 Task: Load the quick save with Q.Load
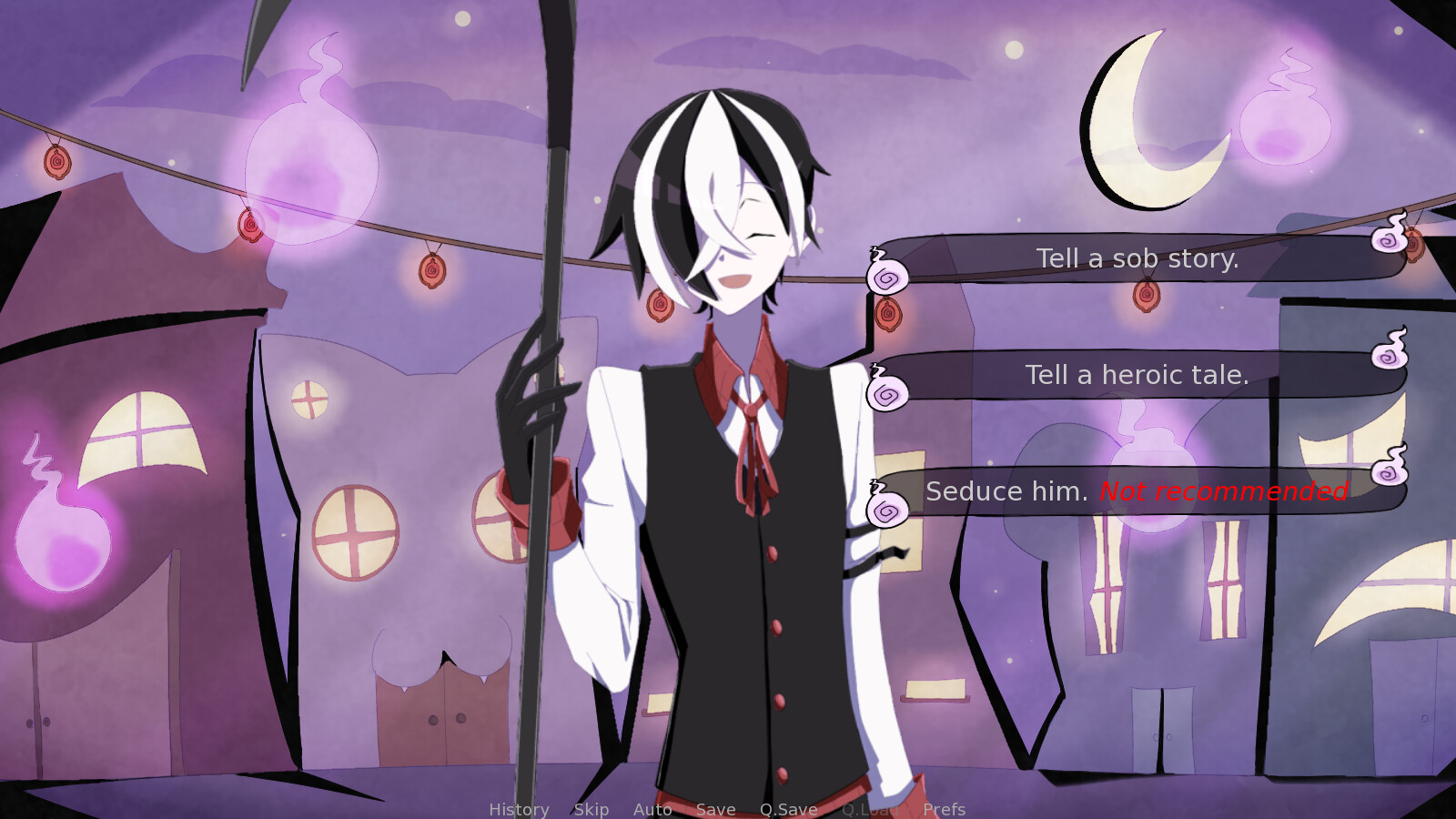869,810
